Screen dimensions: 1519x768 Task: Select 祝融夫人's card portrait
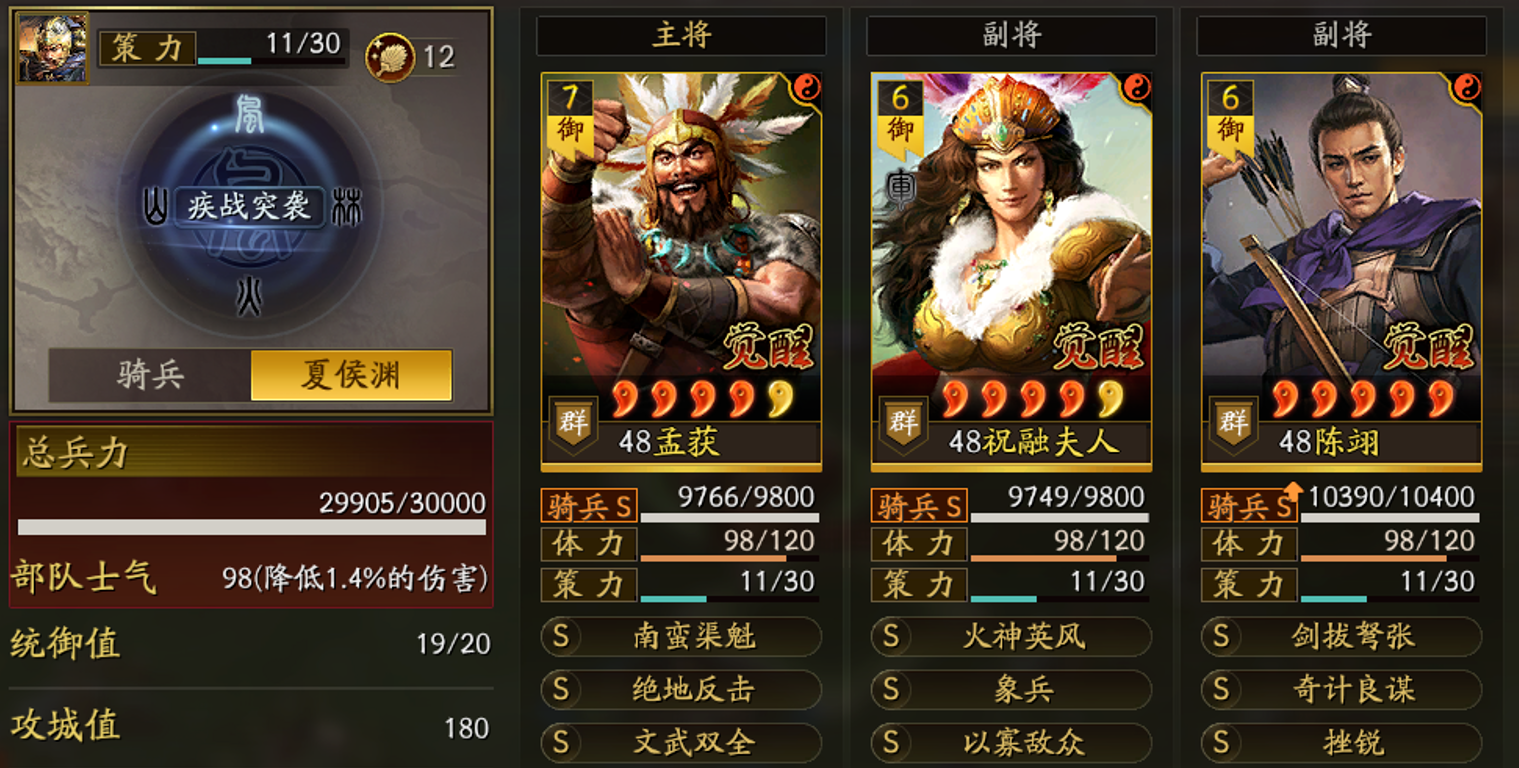click(1009, 250)
